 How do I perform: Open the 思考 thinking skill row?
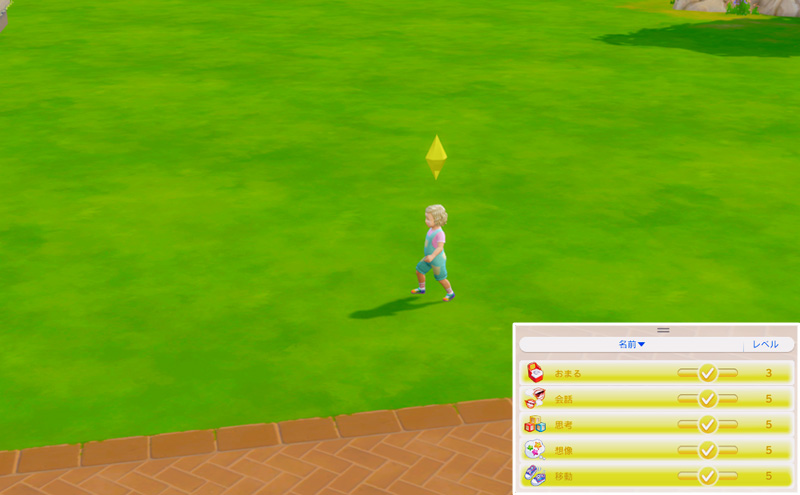coord(656,425)
